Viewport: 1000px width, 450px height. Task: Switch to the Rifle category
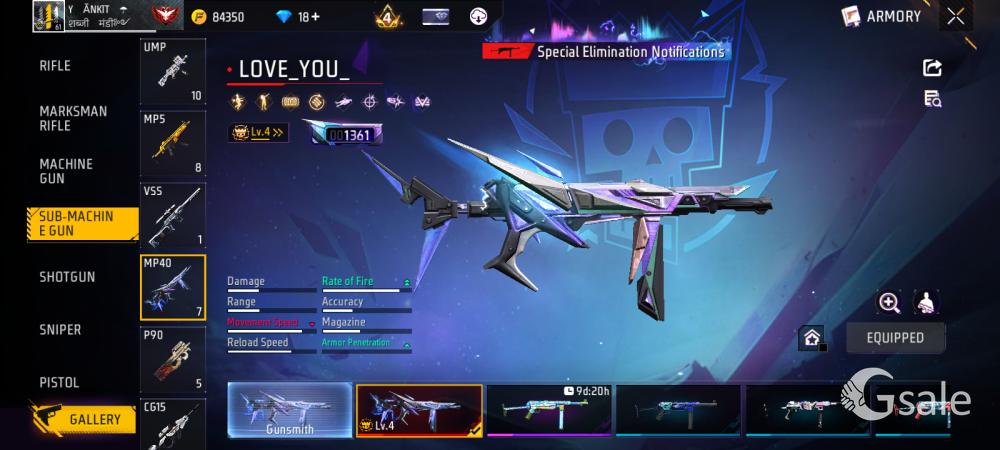pyautogui.click(x=55, y=66)
